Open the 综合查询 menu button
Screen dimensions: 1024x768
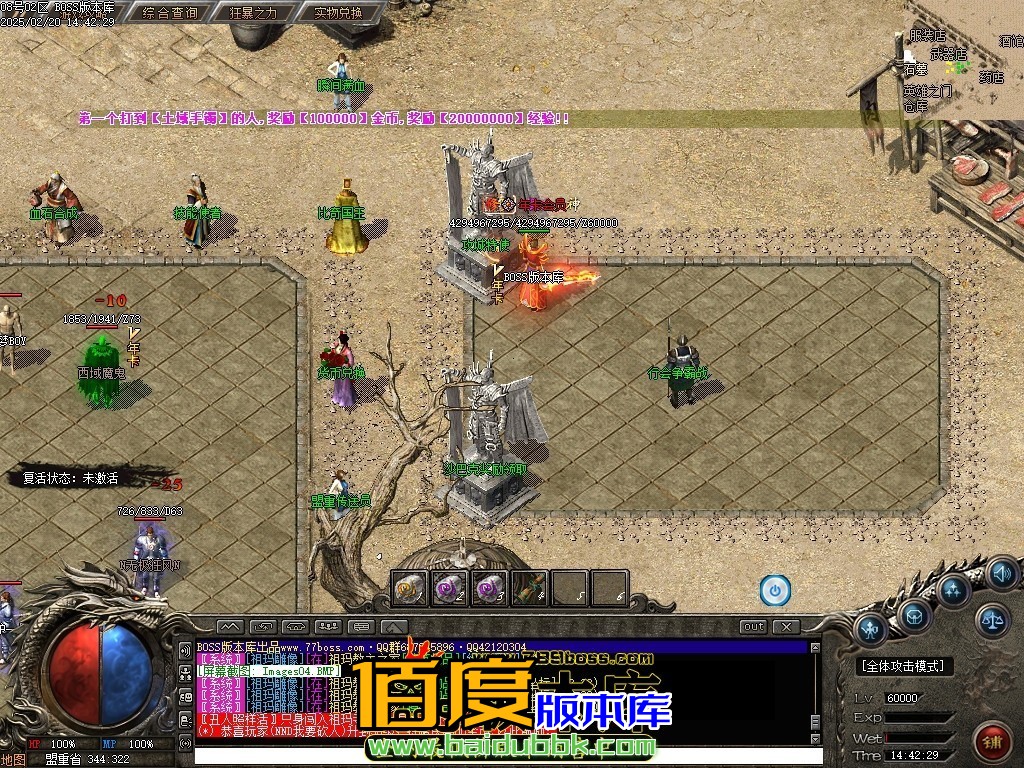coord(170,13)
